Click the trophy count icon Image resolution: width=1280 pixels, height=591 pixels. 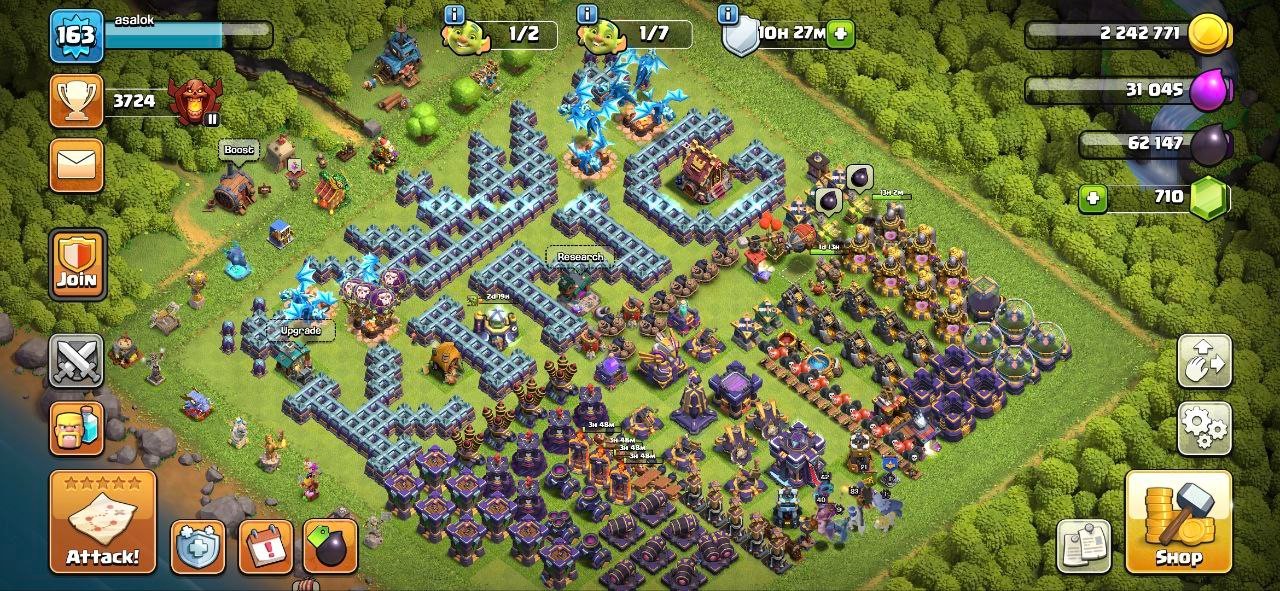76,101
